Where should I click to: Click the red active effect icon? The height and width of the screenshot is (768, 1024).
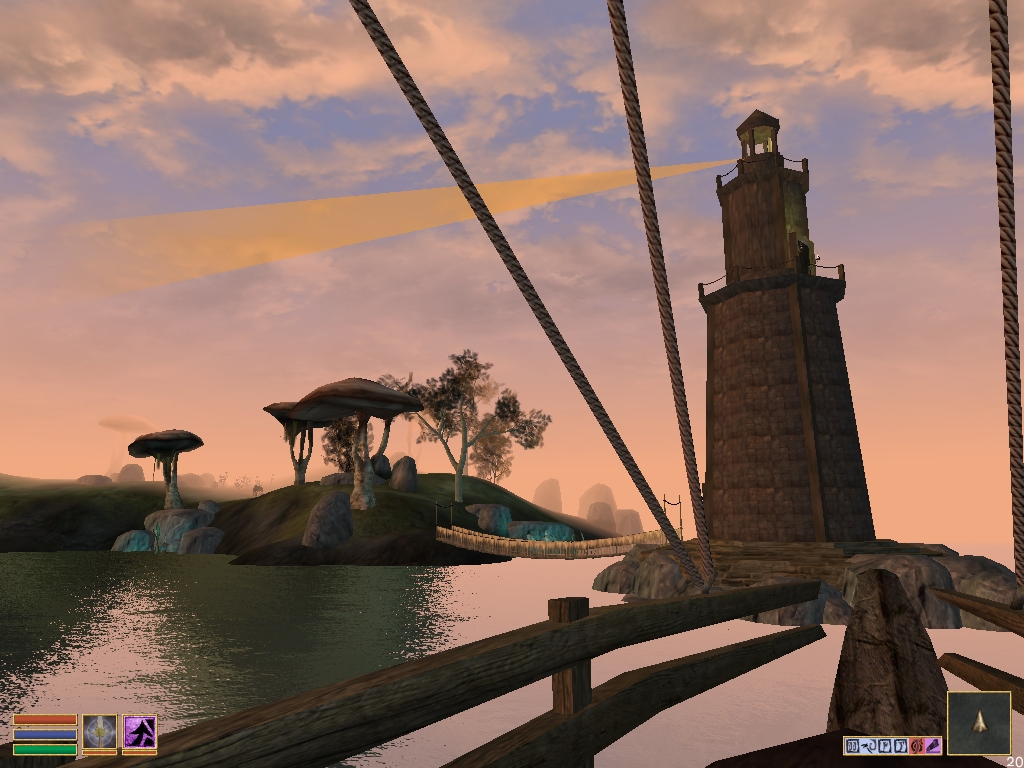917,746
